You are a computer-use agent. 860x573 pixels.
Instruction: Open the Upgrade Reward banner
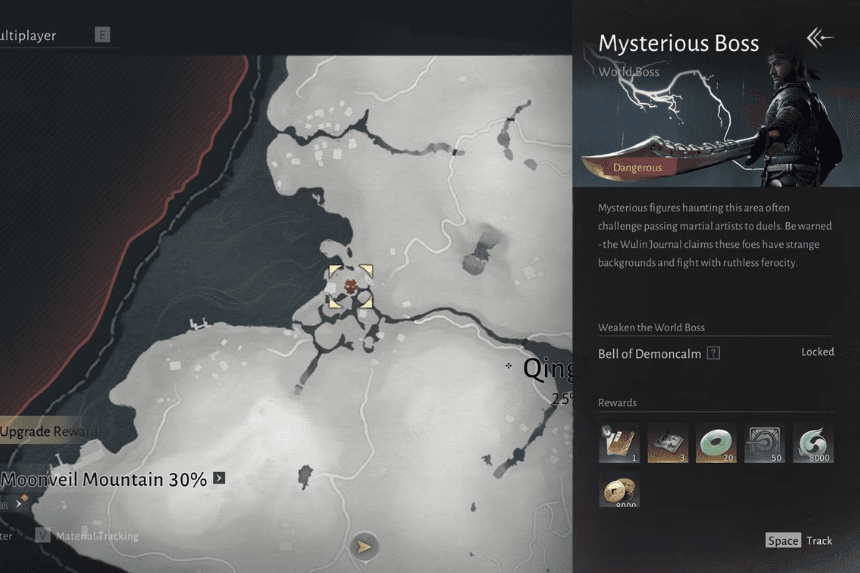(48, 431)
